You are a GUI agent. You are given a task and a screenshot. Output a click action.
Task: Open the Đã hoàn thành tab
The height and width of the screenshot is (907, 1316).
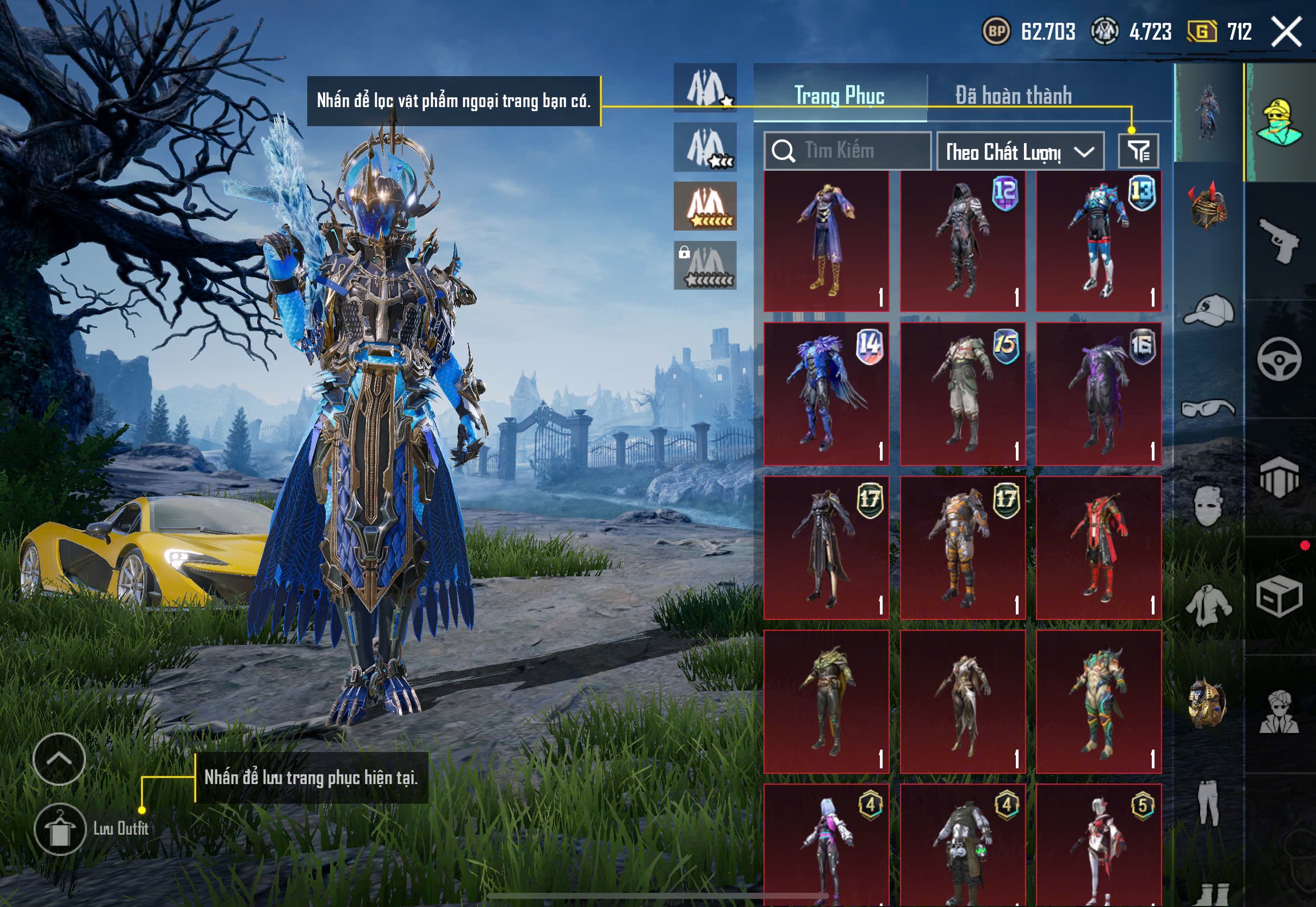tap(1013, 96)
